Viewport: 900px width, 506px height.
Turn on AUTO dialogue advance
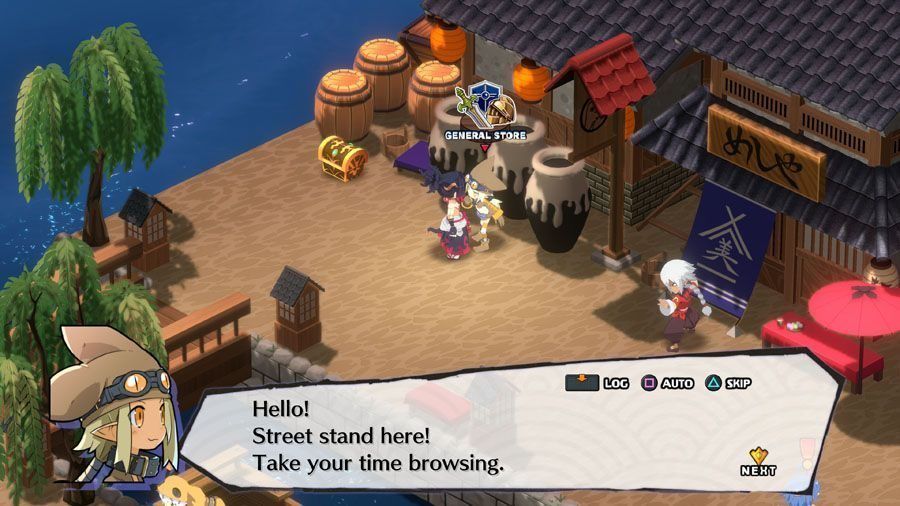(x=667, y=383)
